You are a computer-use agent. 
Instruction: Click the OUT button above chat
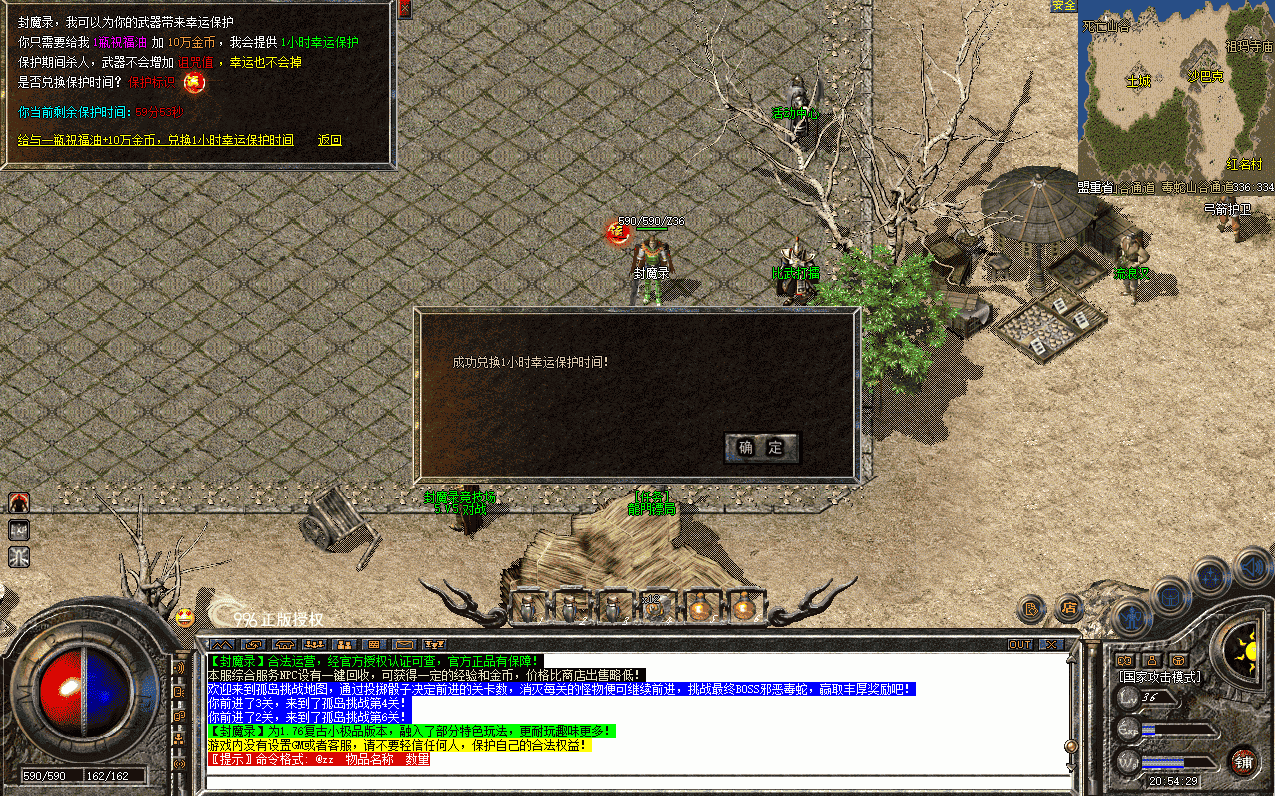click(x=1020, y=645)
